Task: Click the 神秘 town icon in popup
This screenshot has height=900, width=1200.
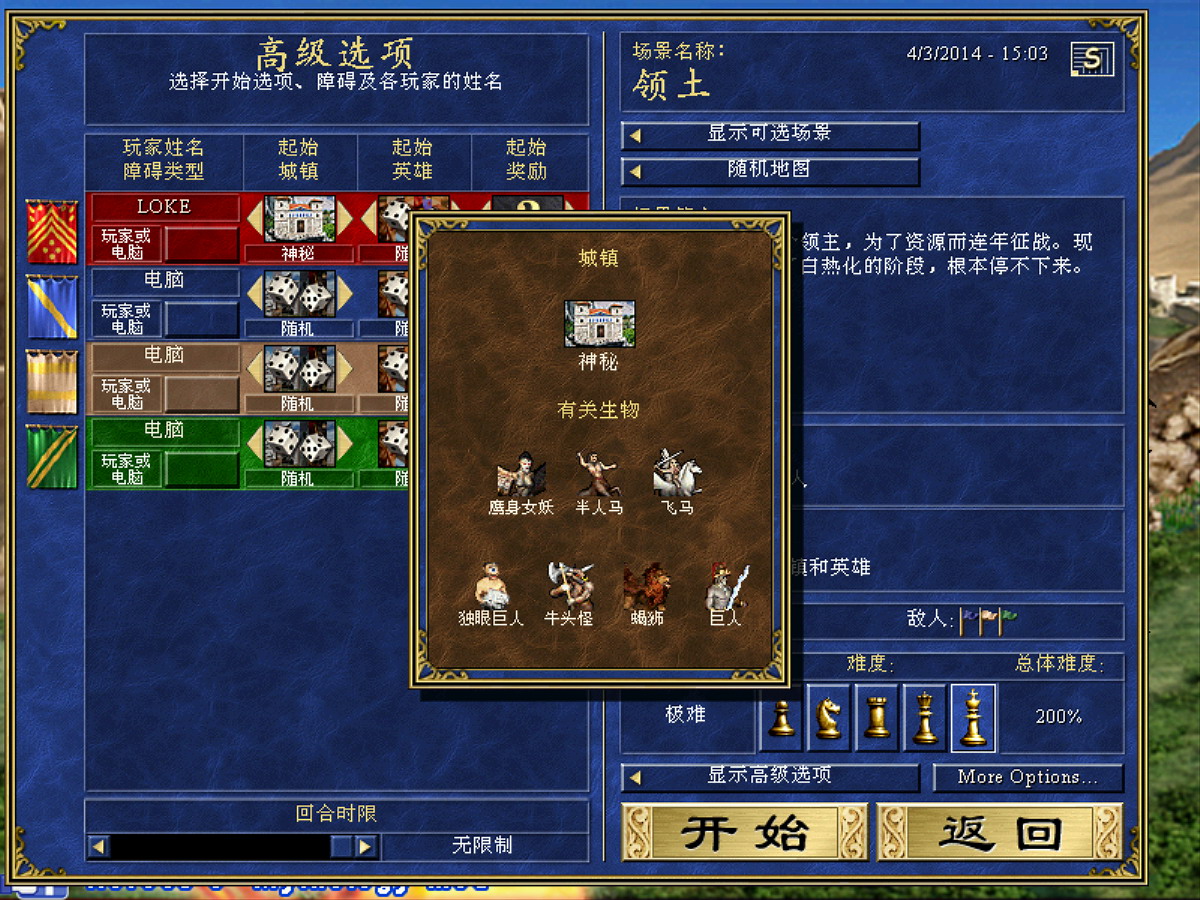Action: tap(599, 324)
